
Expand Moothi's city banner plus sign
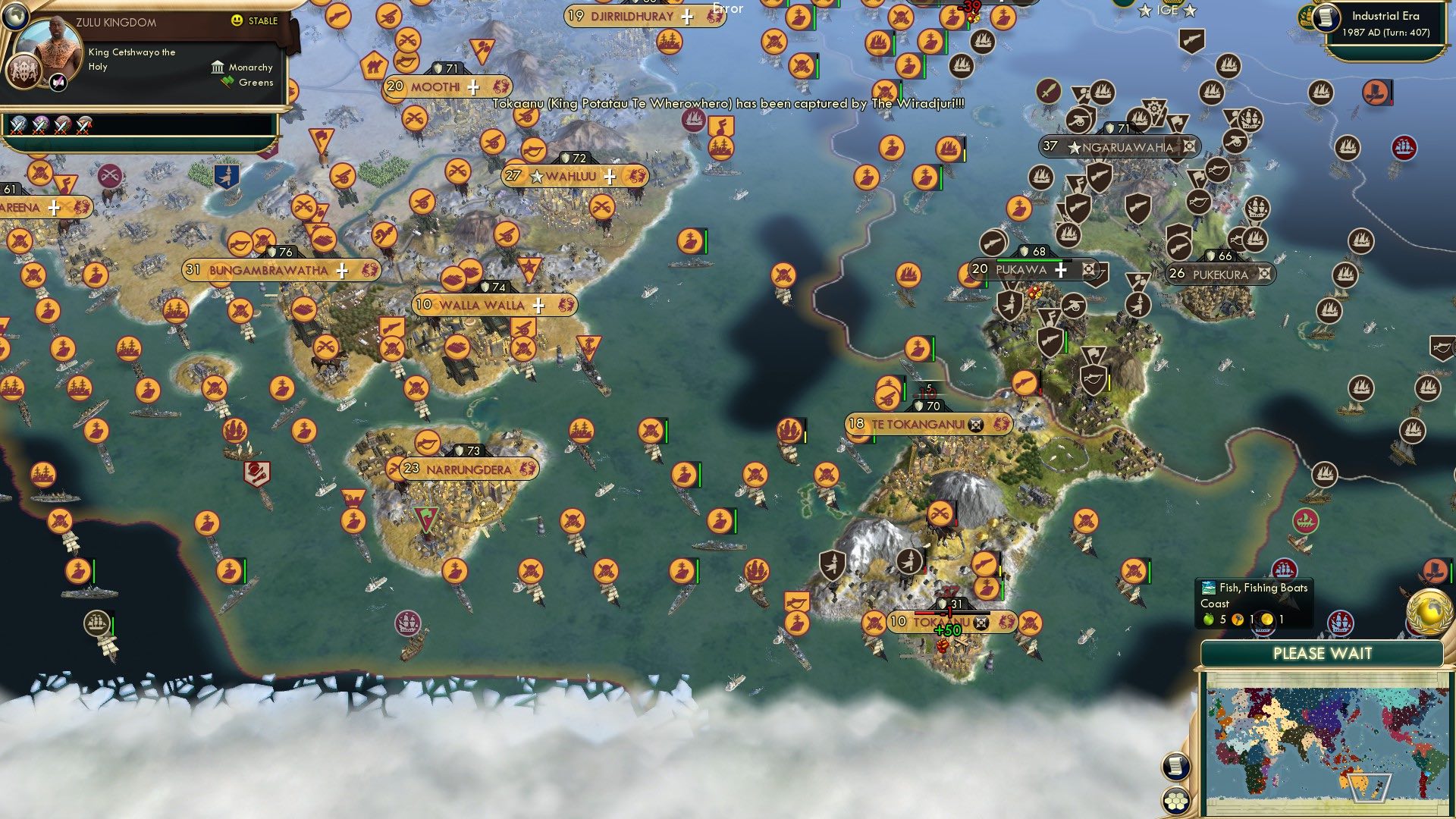[473, 86]
